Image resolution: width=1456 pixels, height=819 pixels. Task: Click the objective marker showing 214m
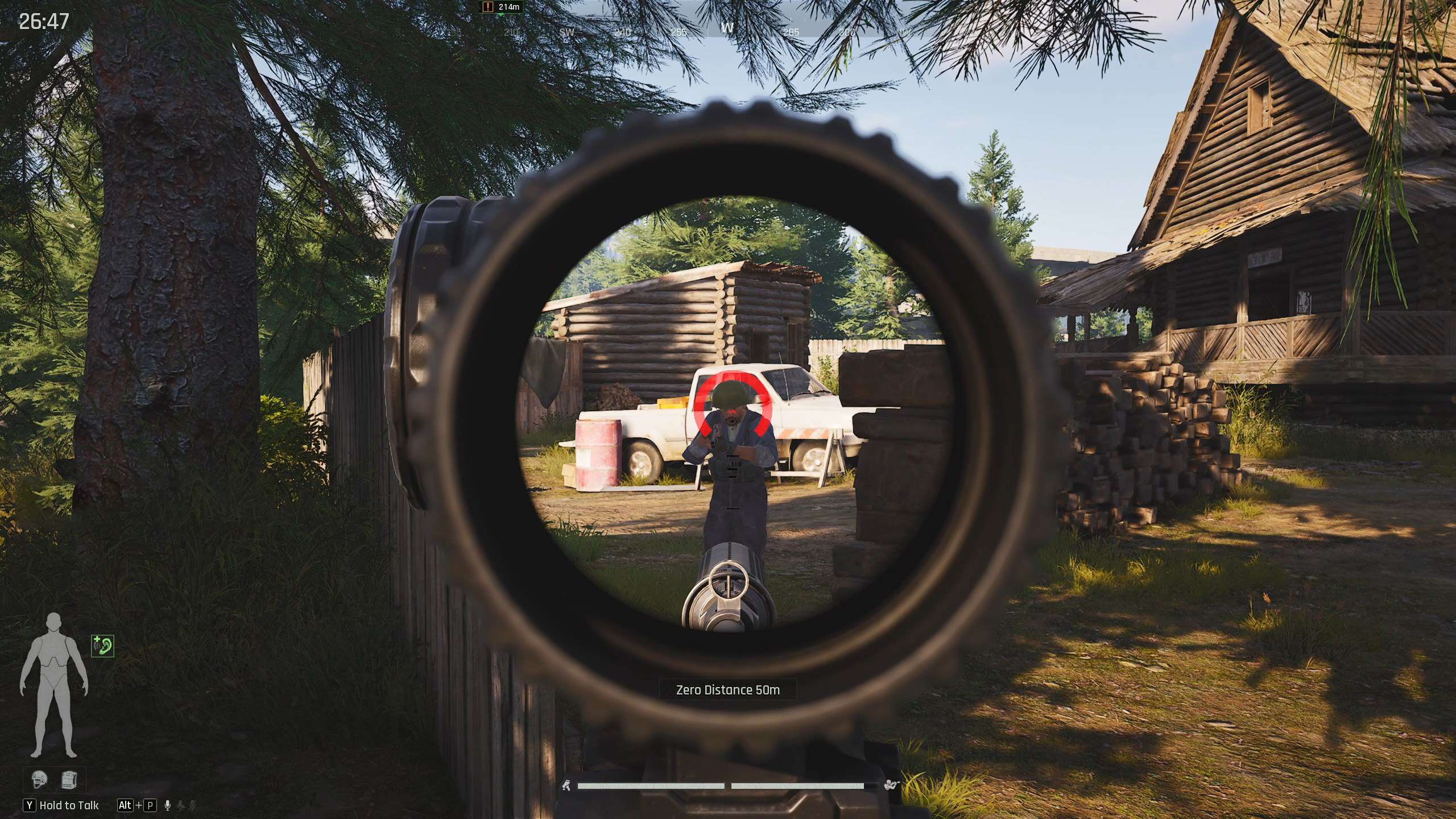[x=501, y=7]
